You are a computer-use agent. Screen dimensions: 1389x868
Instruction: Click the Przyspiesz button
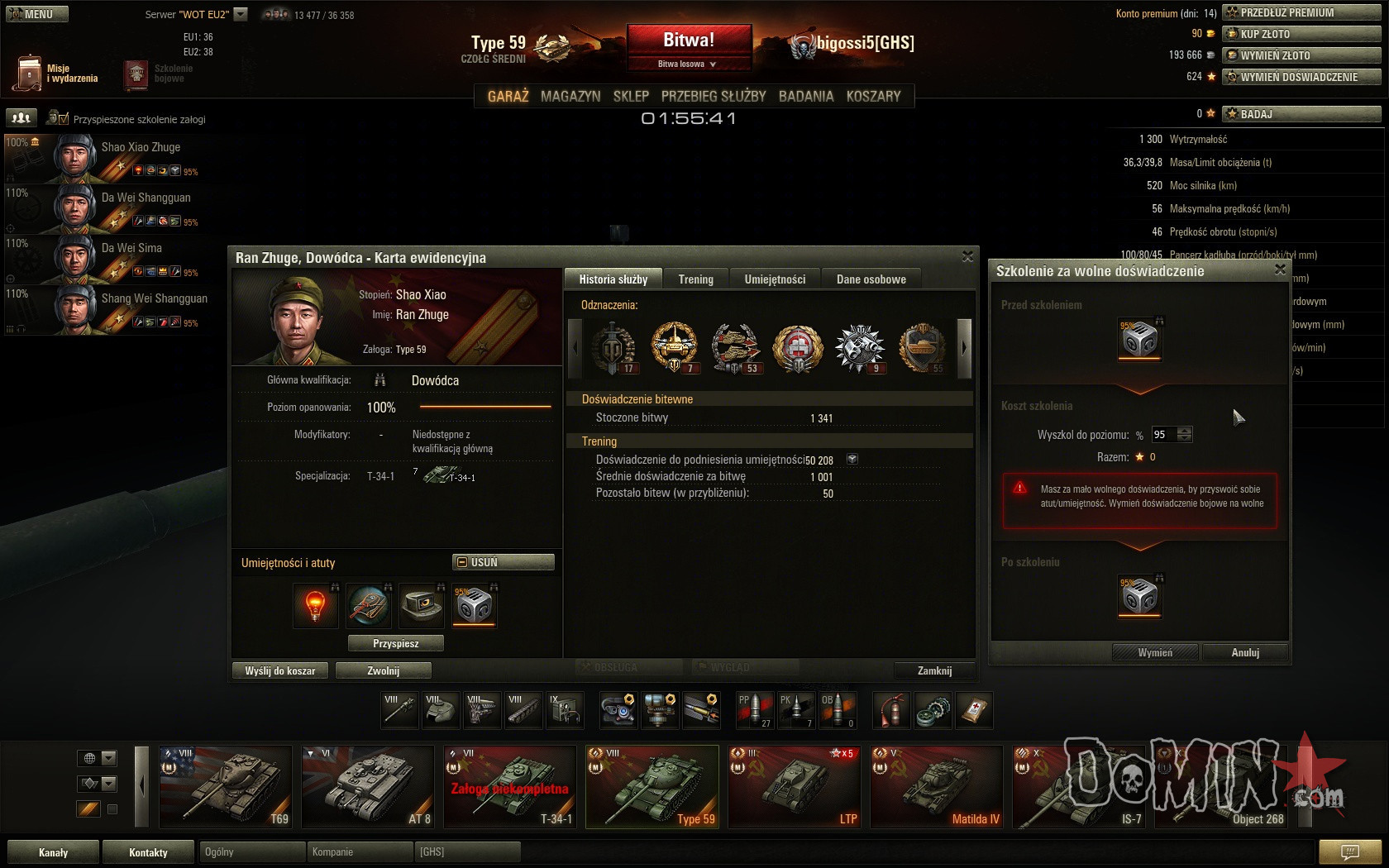click(x=396, y=643)
